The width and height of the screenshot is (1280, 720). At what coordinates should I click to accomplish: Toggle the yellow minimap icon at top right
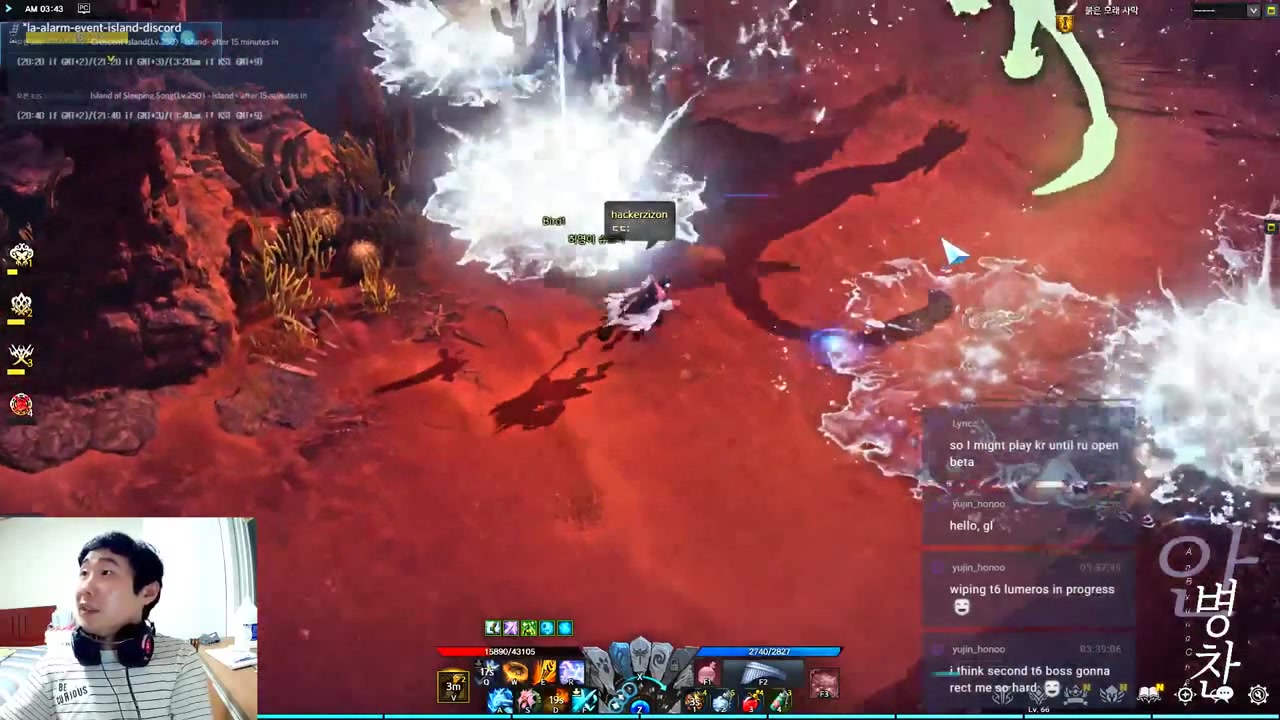(x=1270, y=10)
